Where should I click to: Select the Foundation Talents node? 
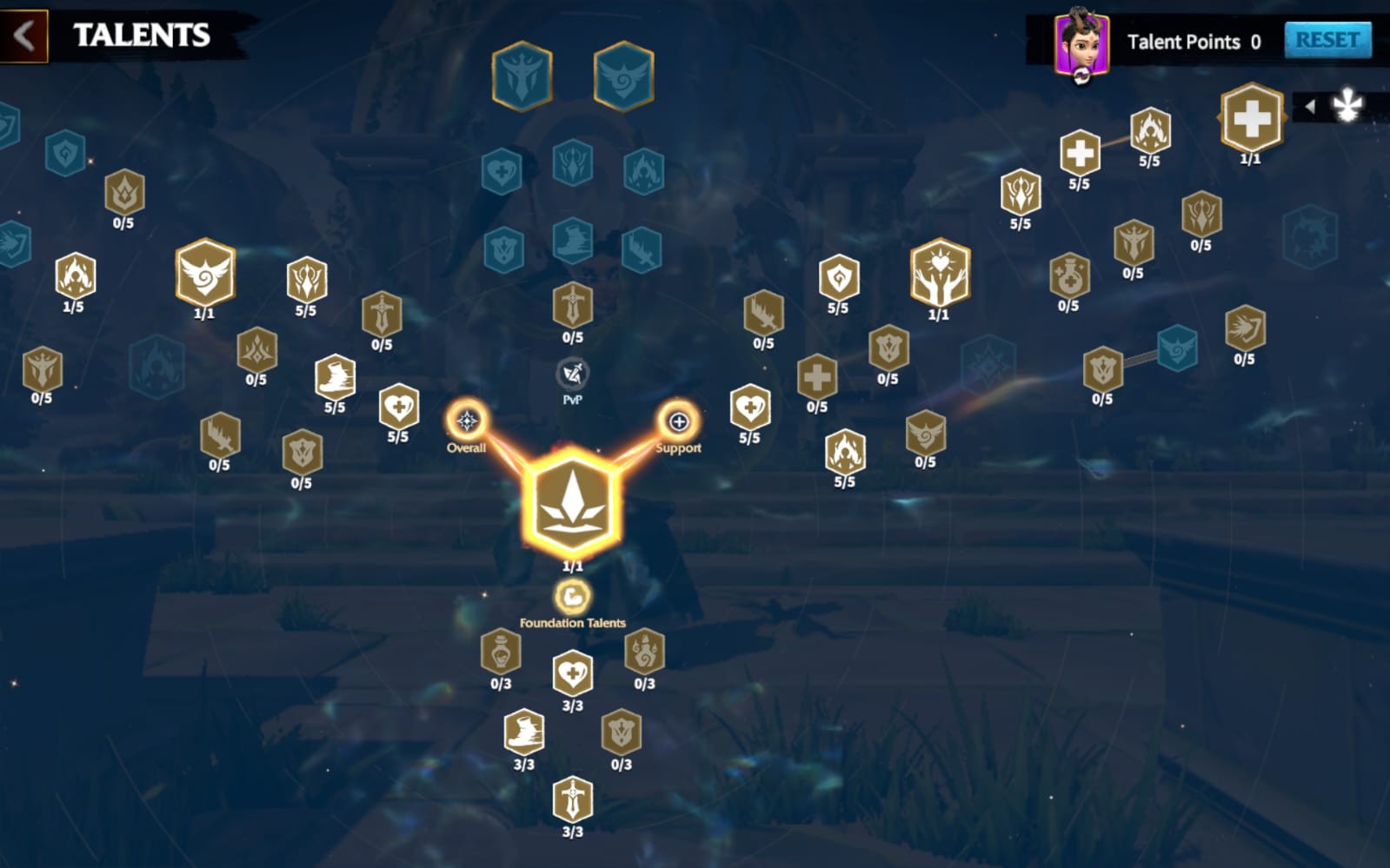pos(572,597)
